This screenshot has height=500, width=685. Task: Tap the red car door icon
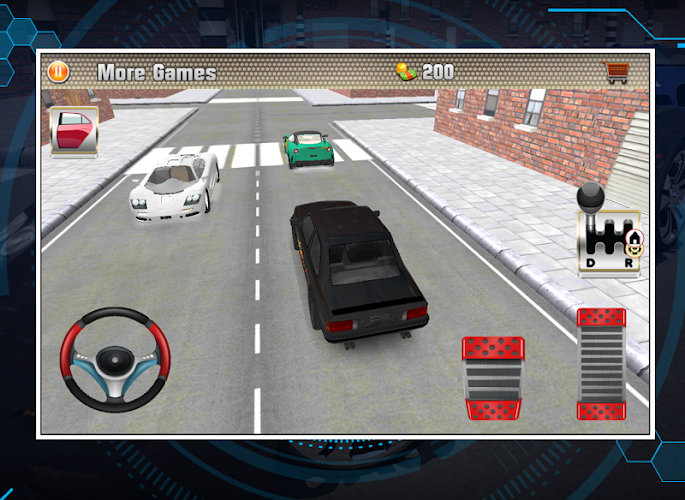74,131
